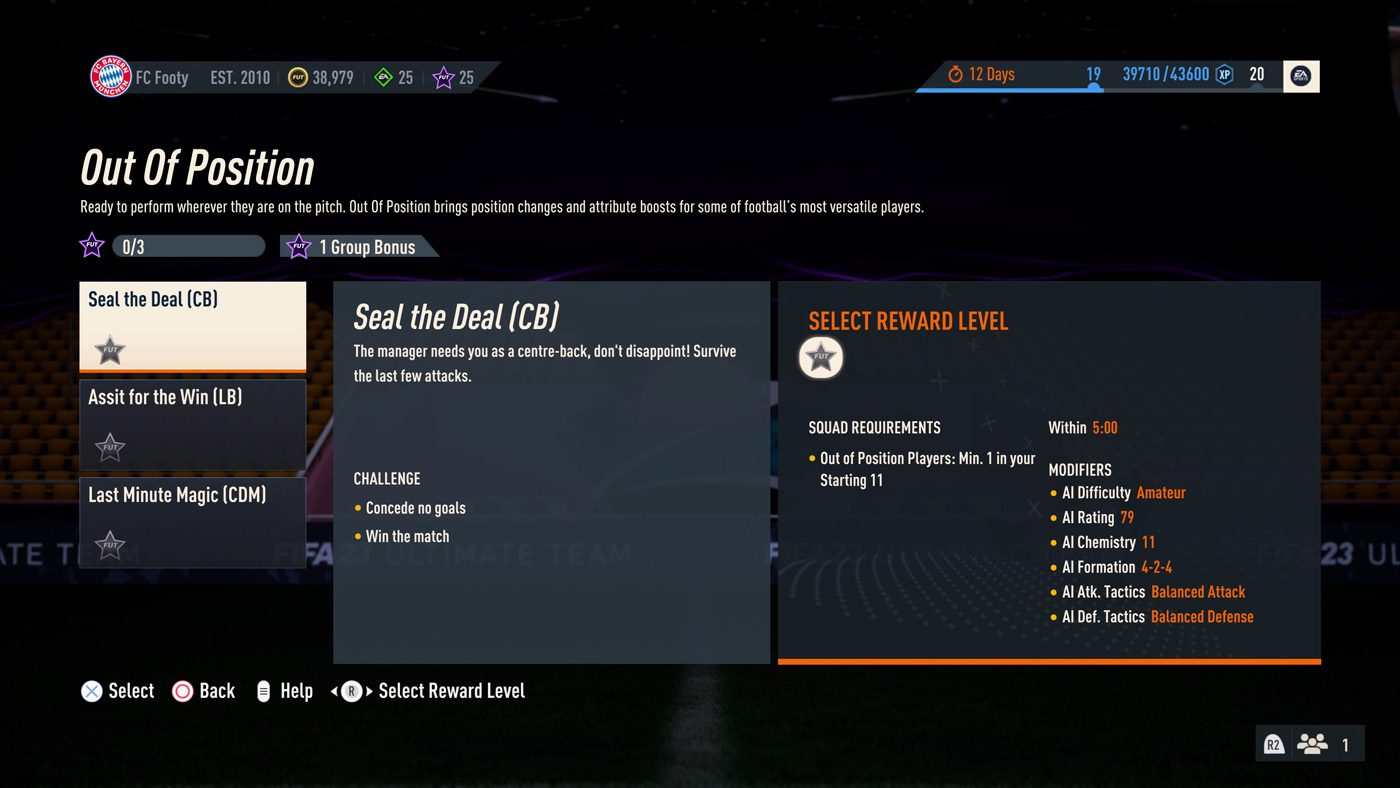
Task: Choose the Assit for the Win (LB) challenge
Action: tap(193, 424)
